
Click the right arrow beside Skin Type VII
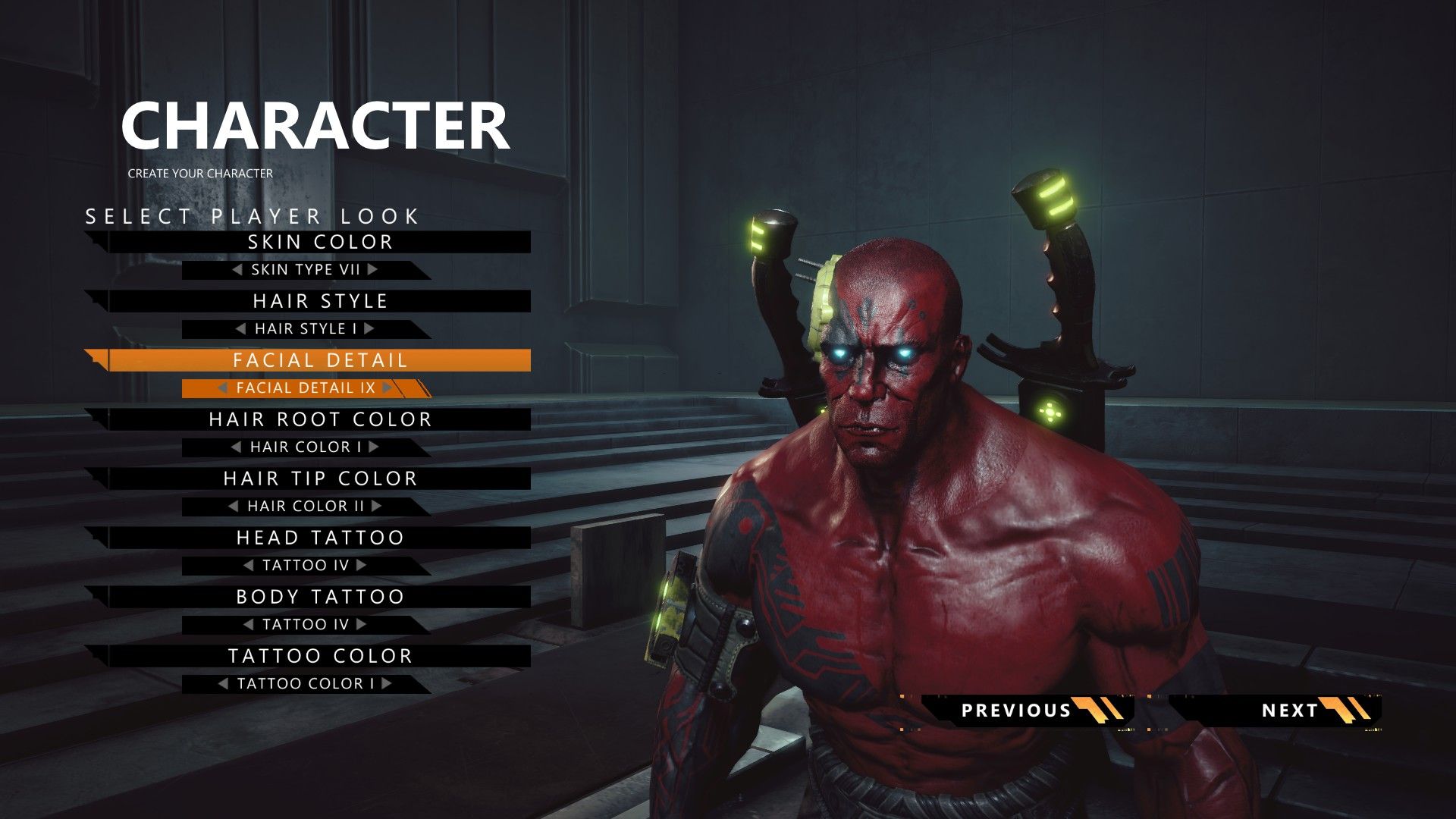(x=372, y=269)
